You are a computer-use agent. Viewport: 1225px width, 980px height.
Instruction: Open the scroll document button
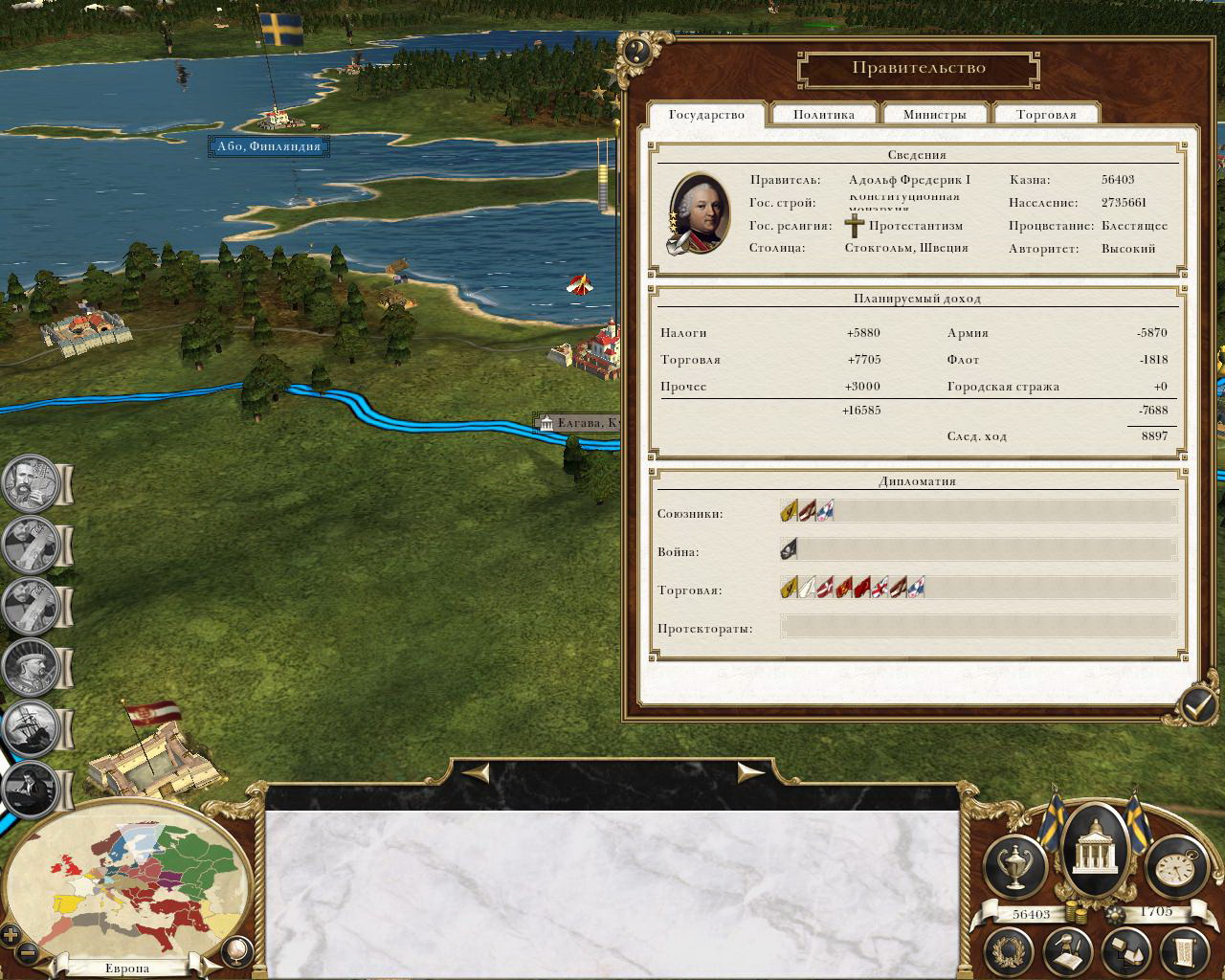(x=1180, y=951)
